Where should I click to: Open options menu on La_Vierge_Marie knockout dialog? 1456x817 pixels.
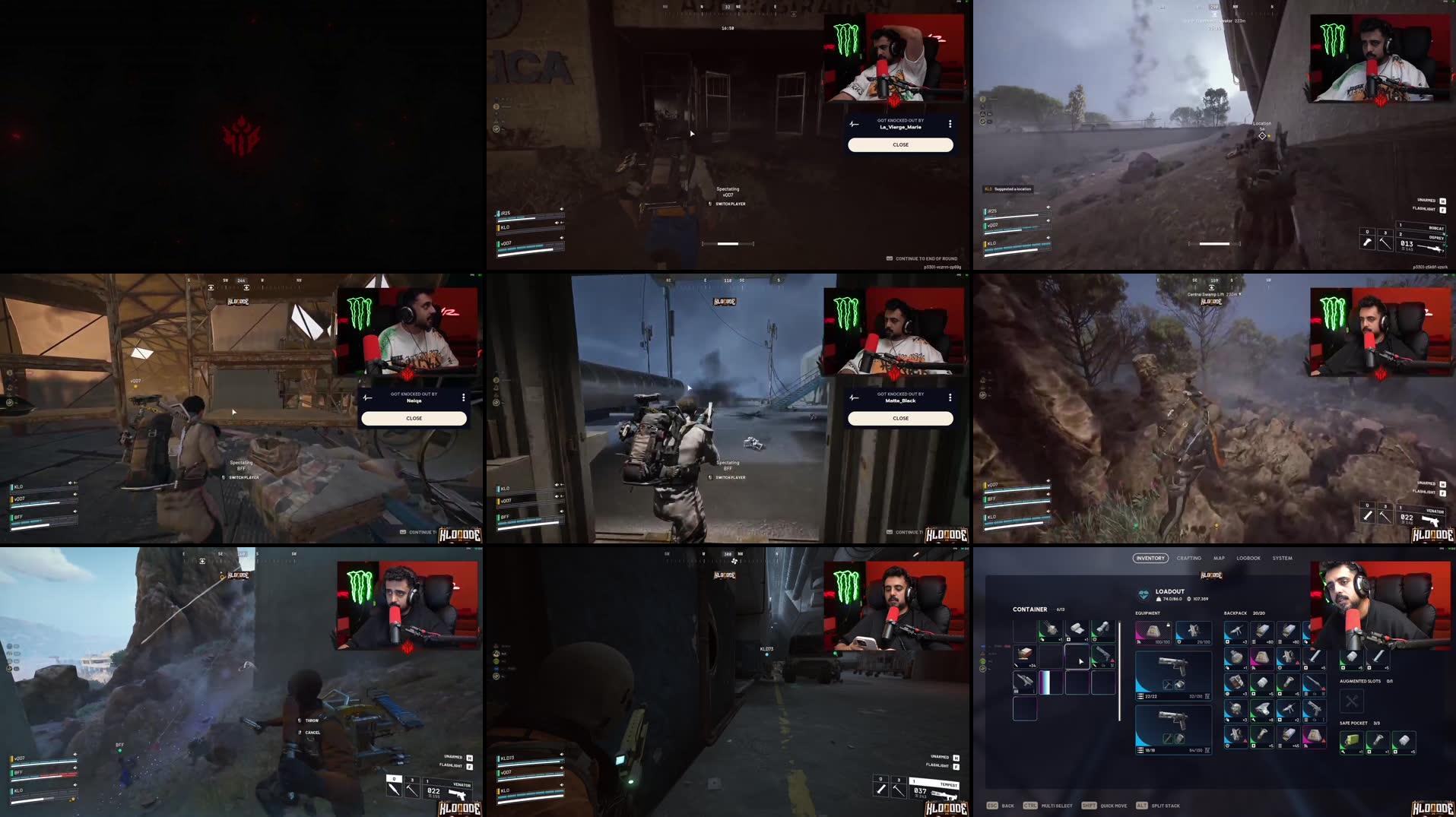[949, 124]
